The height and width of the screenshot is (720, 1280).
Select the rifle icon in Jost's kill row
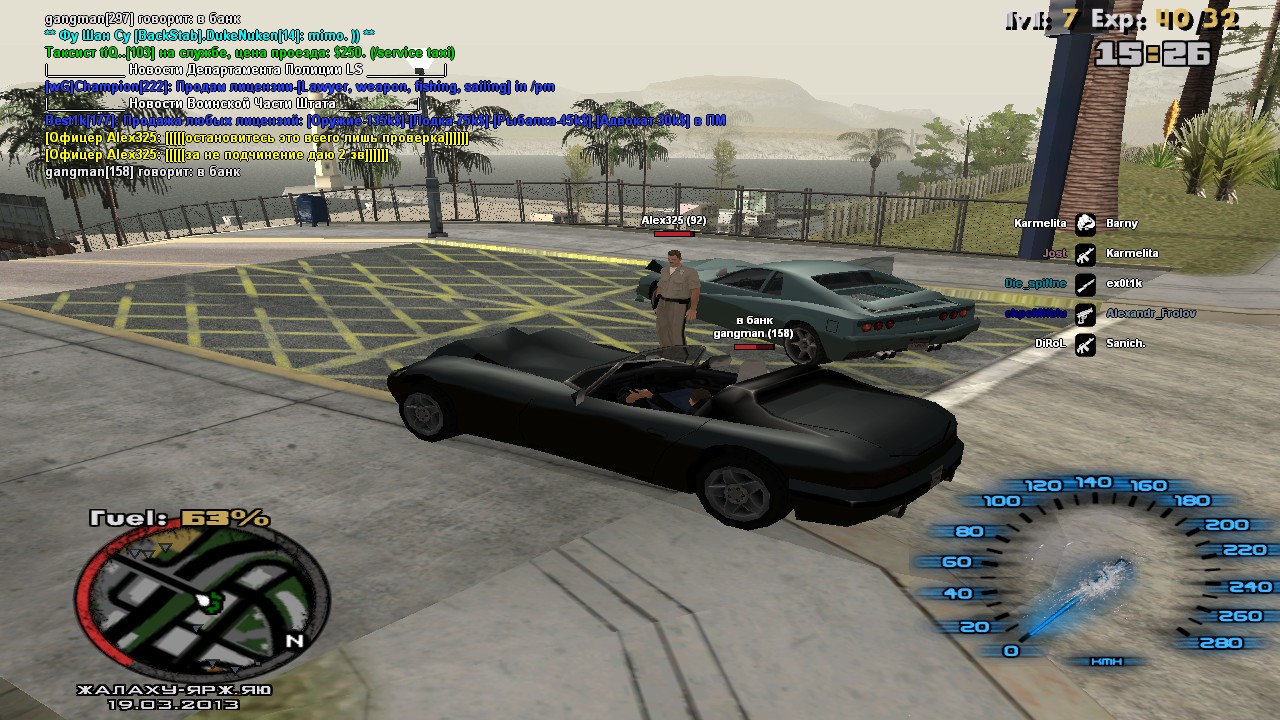click(1085, 254)
